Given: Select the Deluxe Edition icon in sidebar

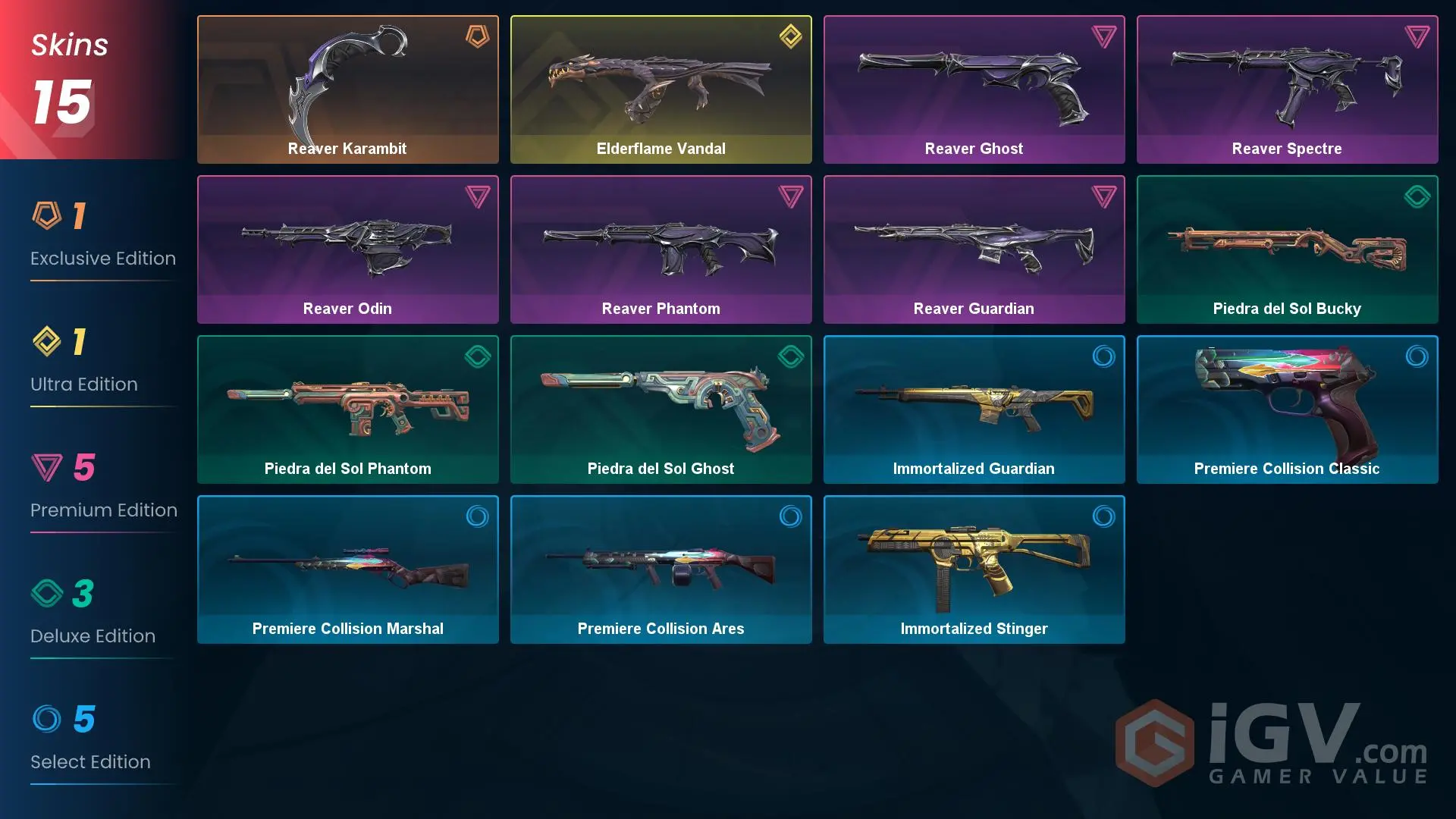Looking at the screenshot, I should point(49,595).
